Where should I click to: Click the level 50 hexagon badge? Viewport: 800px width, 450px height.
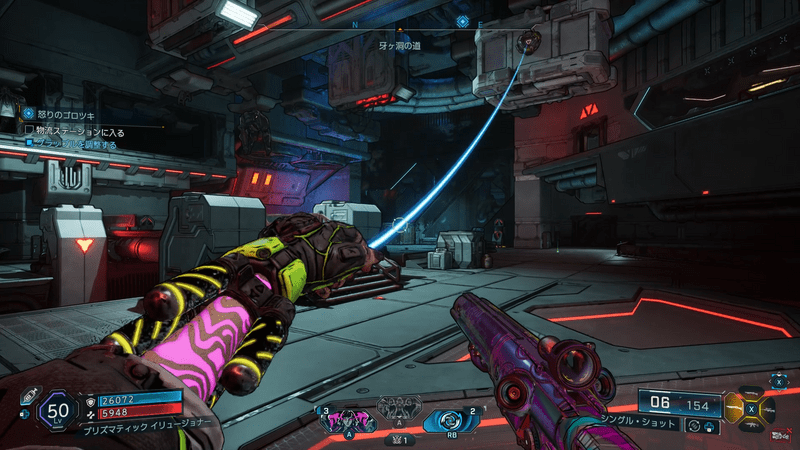point(57,409)
